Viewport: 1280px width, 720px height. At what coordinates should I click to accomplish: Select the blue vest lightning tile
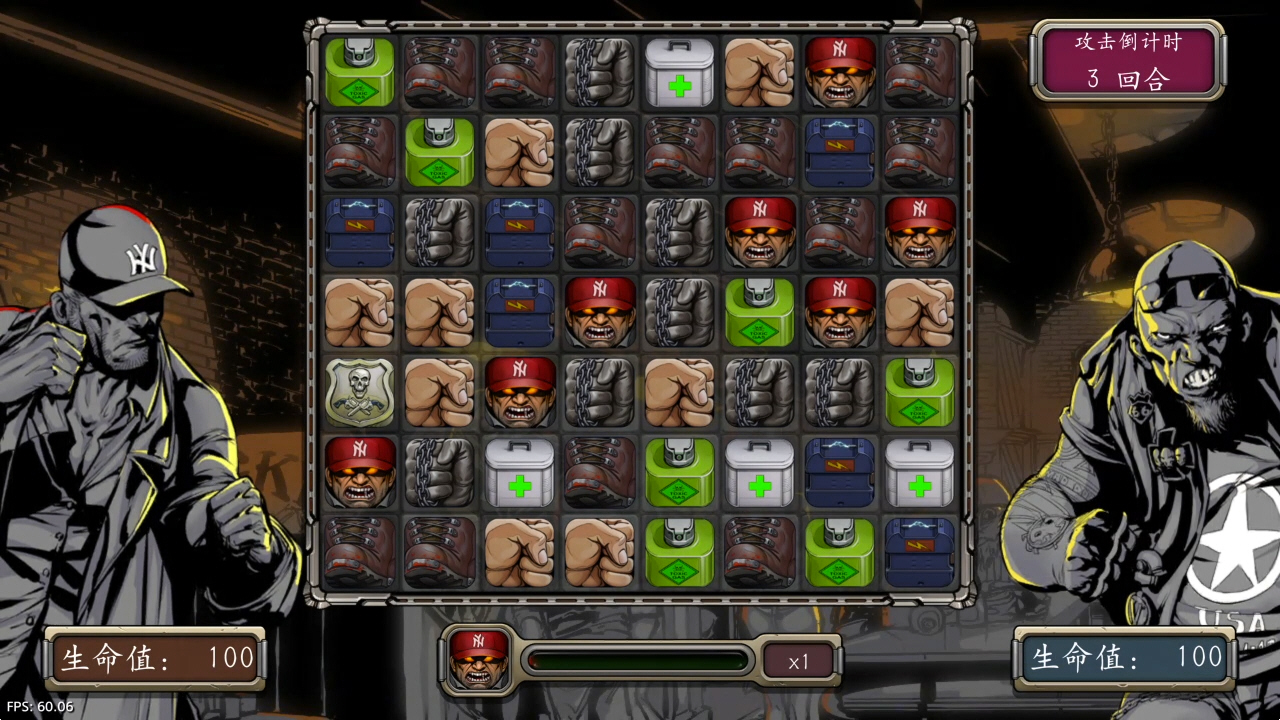click(x=358, y=233)
